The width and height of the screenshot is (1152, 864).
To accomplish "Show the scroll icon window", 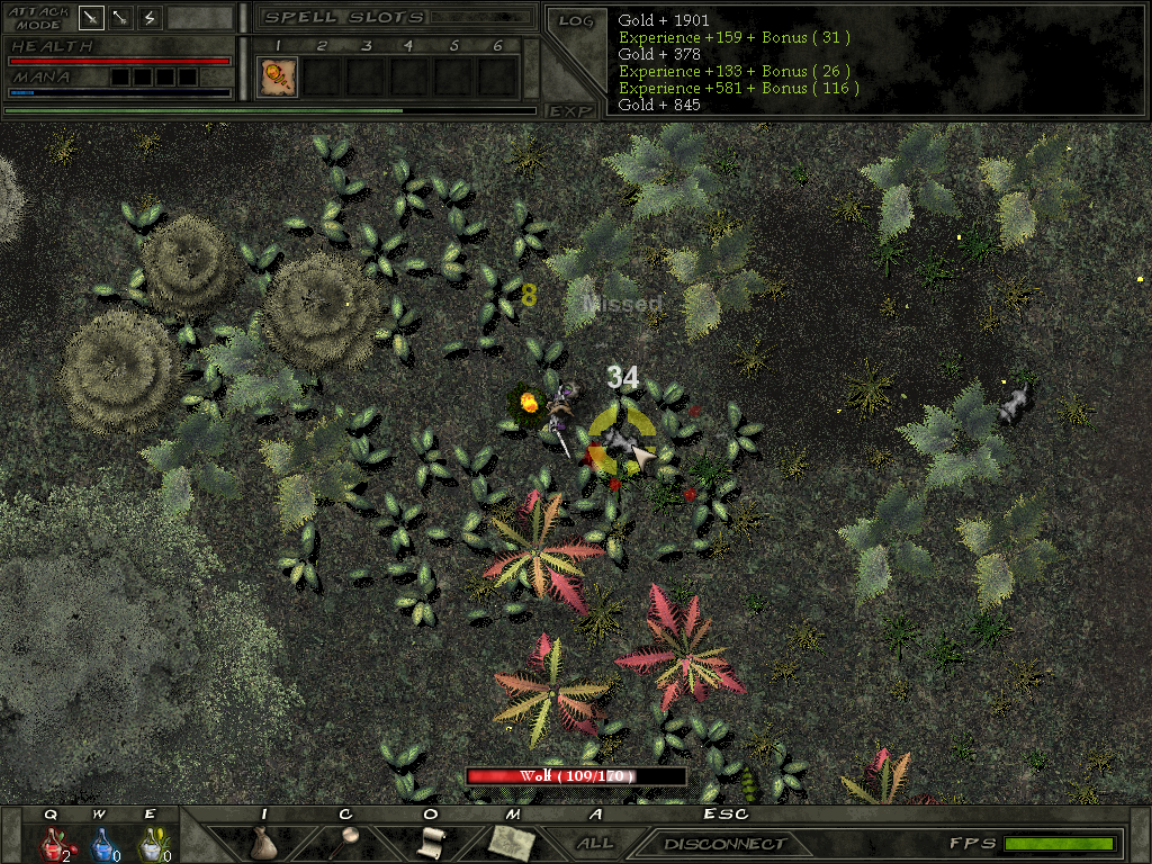I will 430,843.
